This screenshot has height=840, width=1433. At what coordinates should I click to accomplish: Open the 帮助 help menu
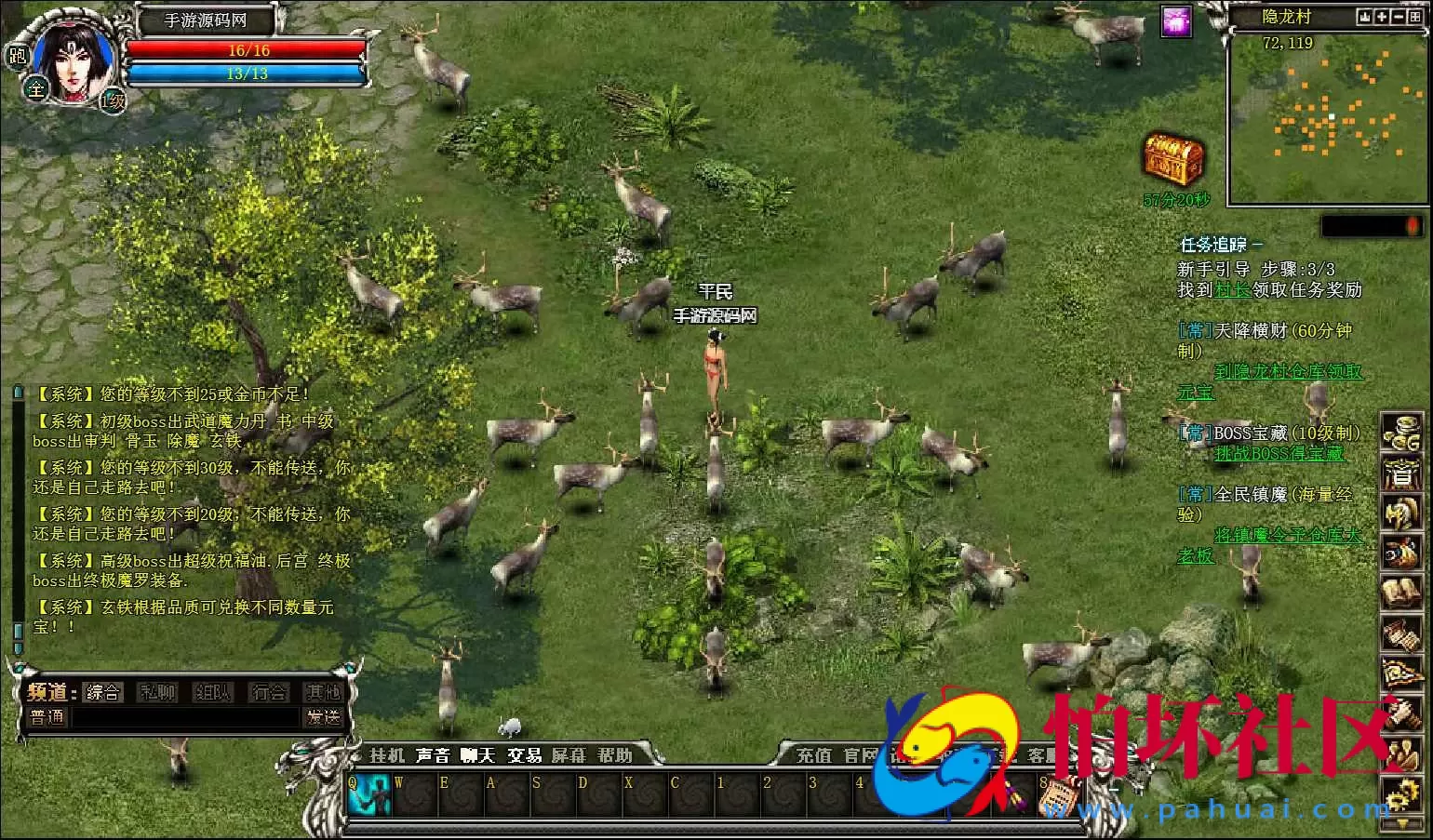(x=615, y=755)
